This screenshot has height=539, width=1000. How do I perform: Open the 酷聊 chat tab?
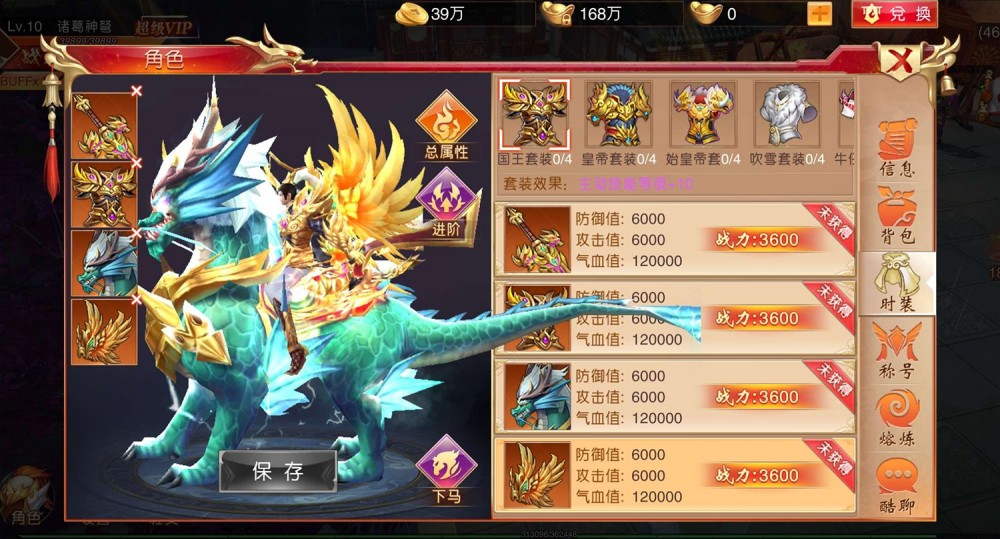pos(896,486)
